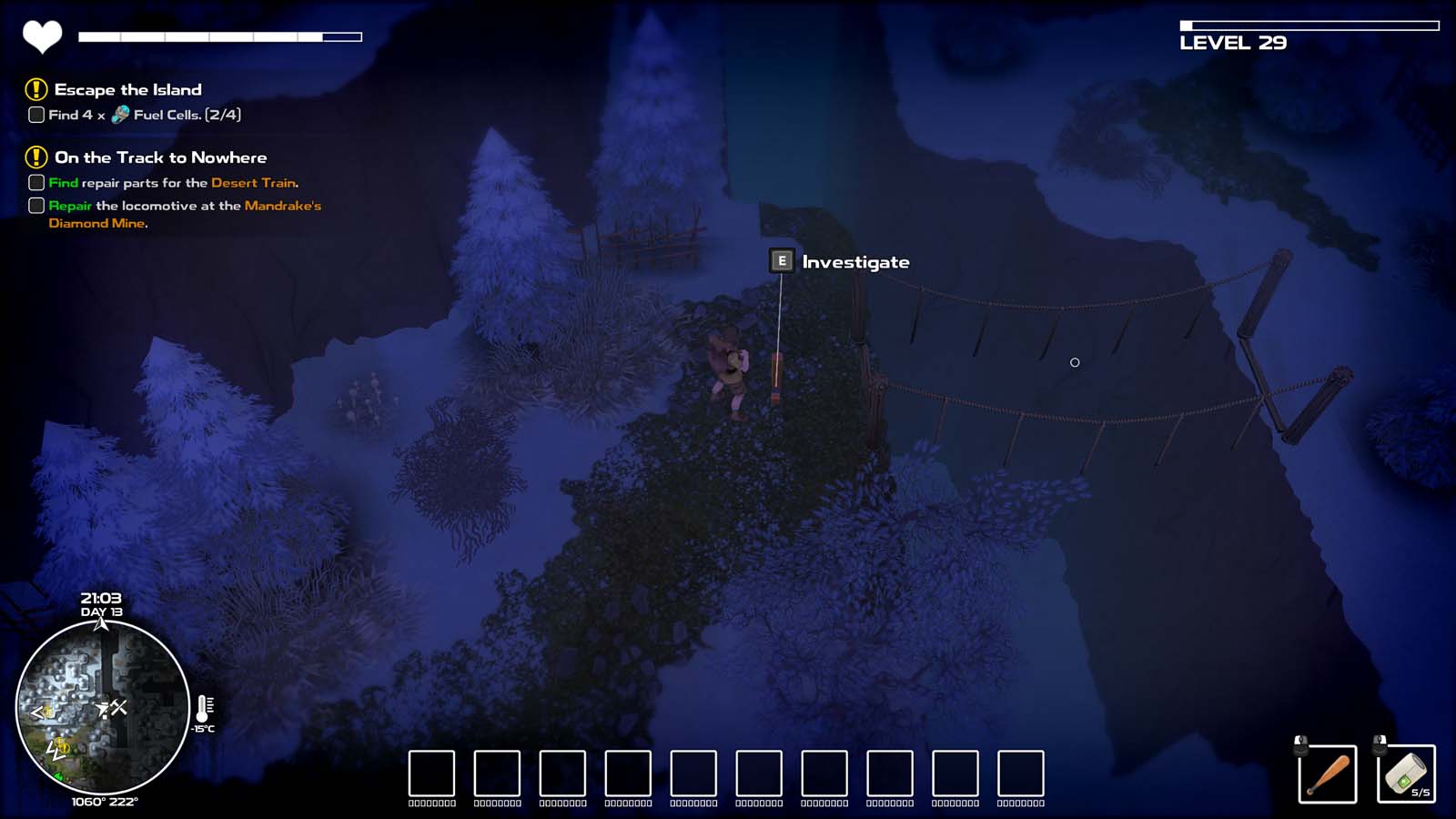Check the Repair the locomotive objective
Viewport: 1456px width, 819px height.
[x=36, y=205]
